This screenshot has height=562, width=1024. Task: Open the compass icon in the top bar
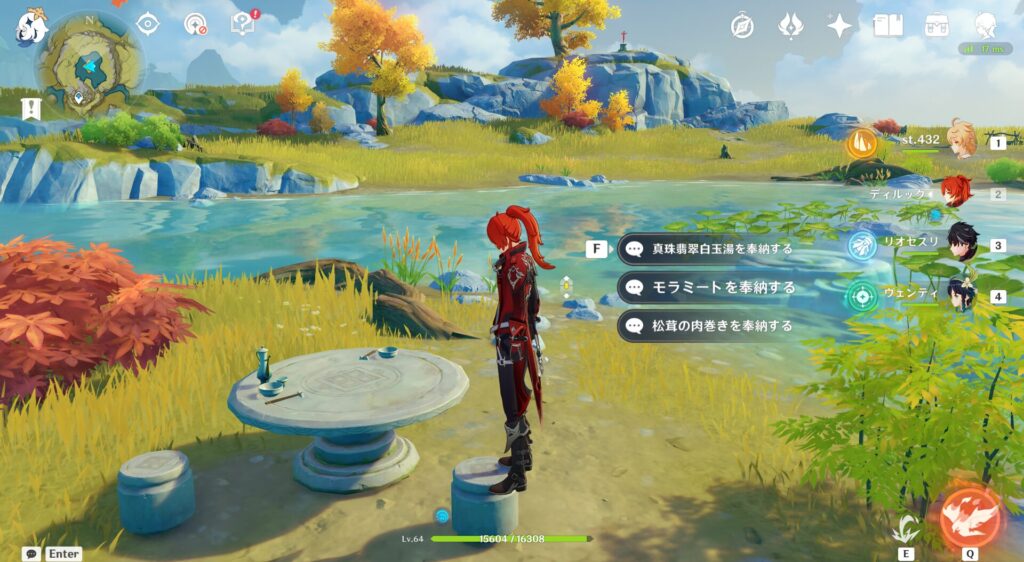point(742,26)
